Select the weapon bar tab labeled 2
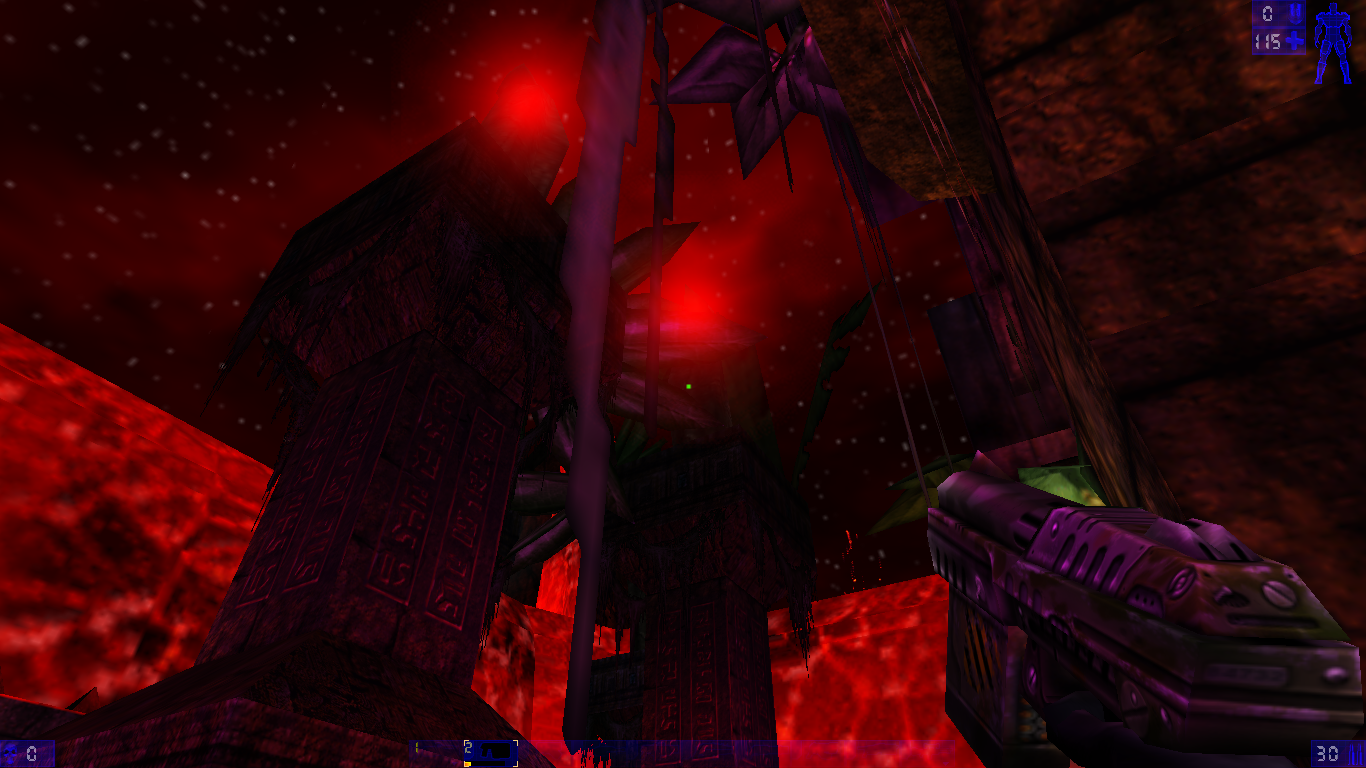This screenshot has width=1366, height=768. point(468,748)
